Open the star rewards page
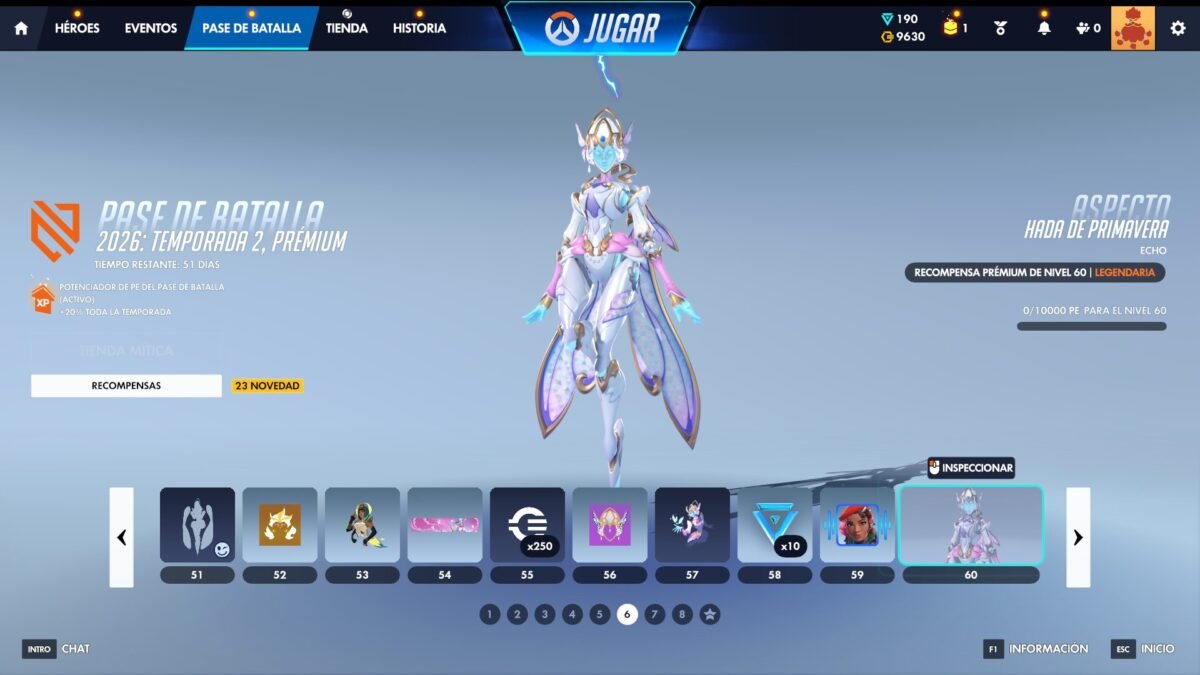 click(x=709, y=614)
